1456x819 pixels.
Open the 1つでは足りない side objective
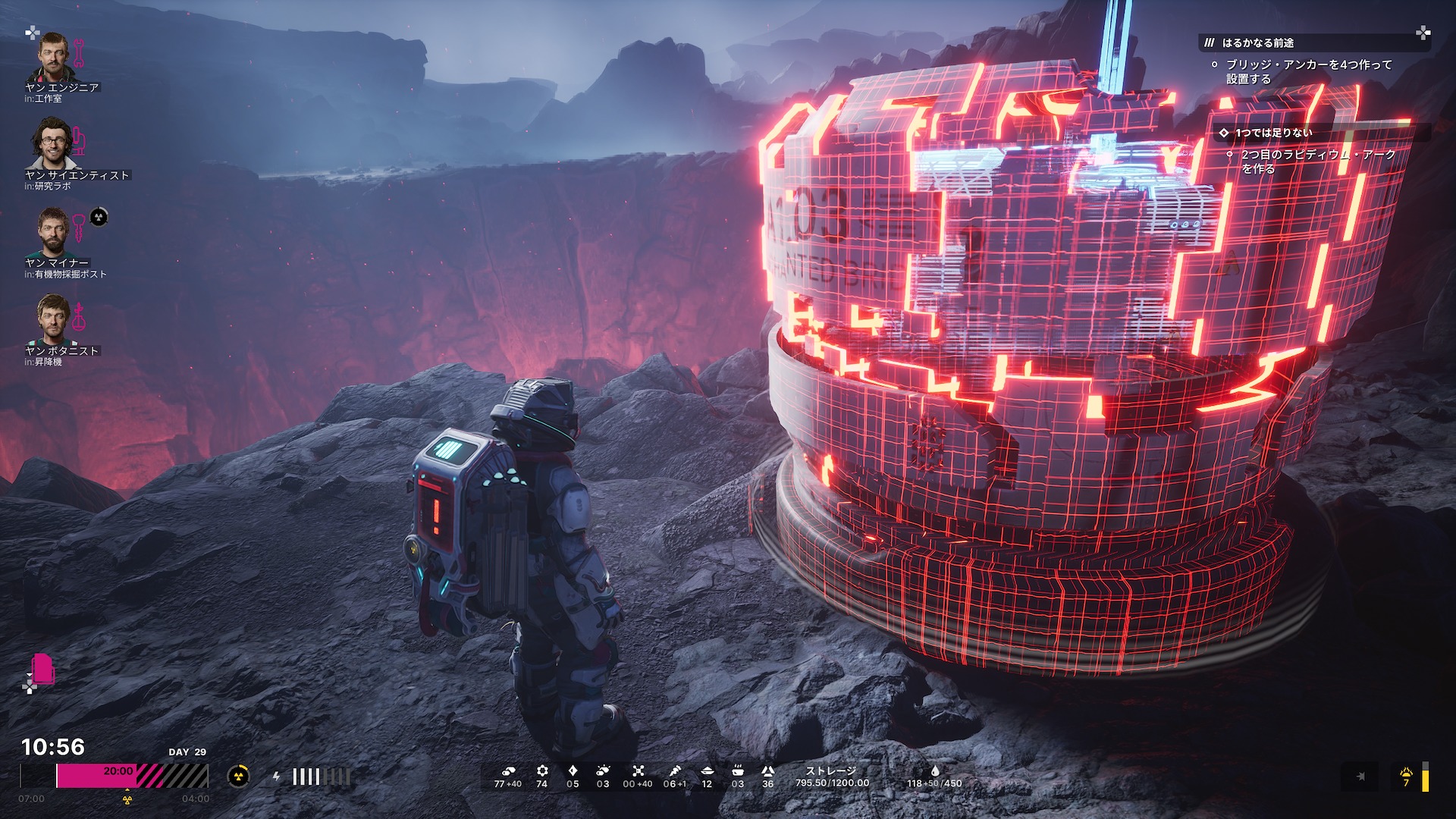(x=1273, y=133)
